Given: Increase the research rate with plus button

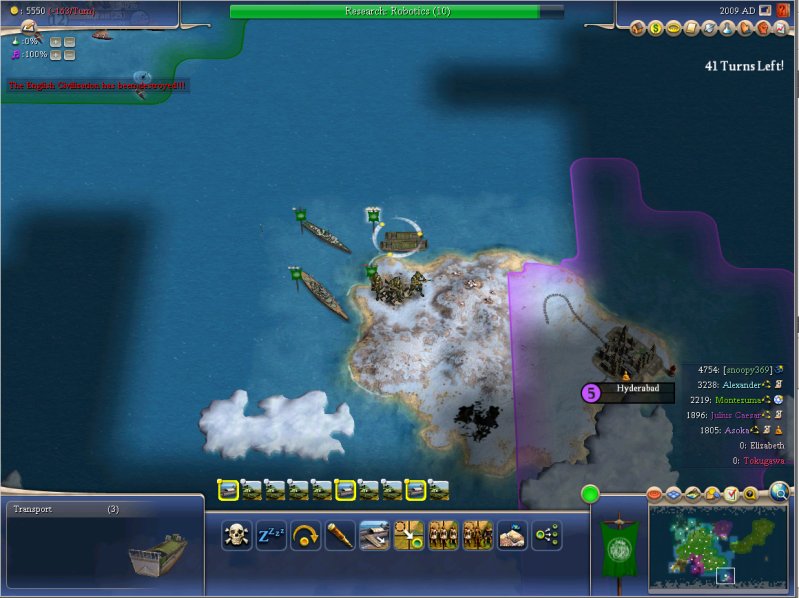Looking at the screenshot, I should coord(56,41).
